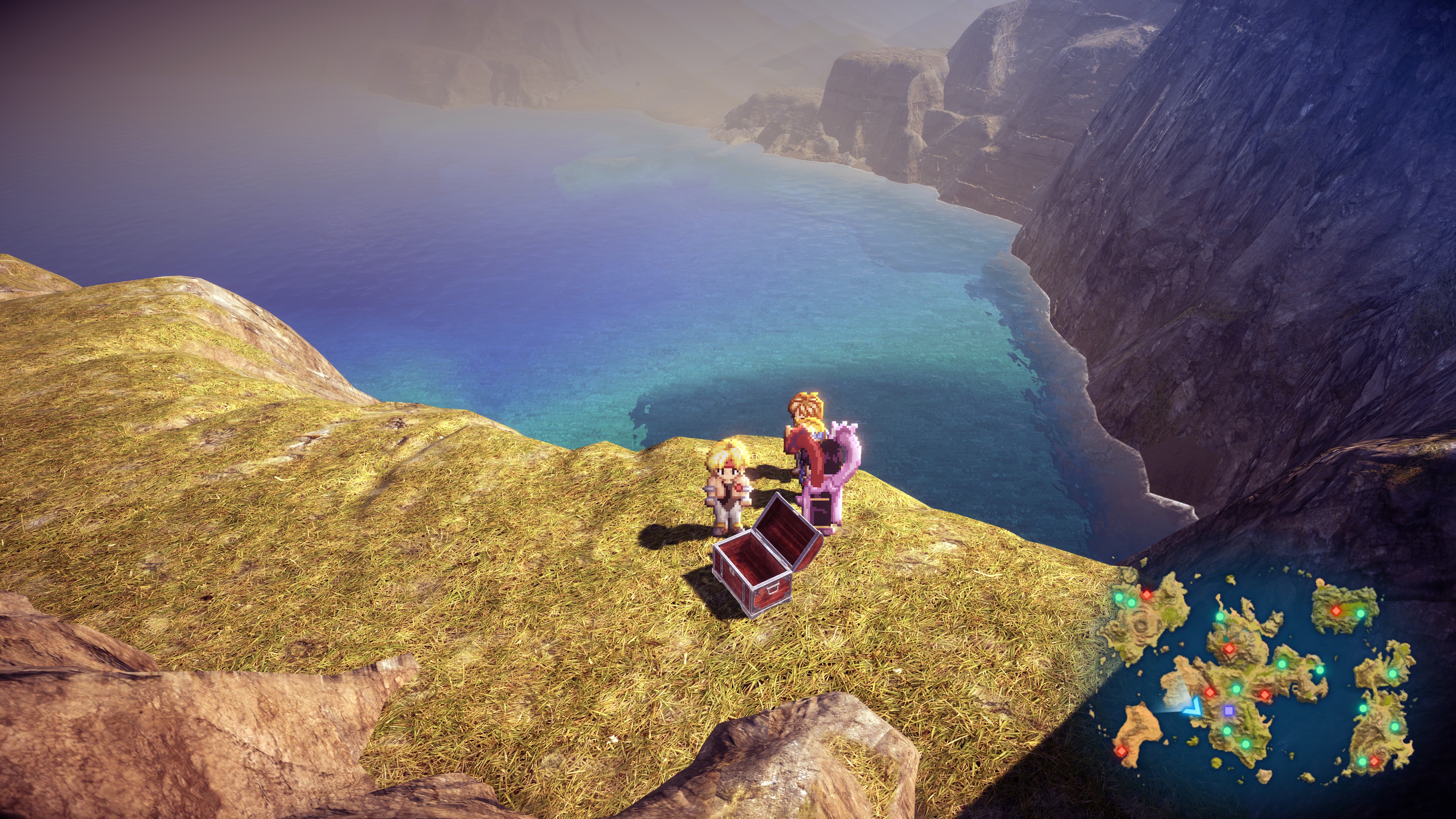Select the green dot on the northeast island
This screenshot has height=819, width=1456.
[x=1360, y=613]
